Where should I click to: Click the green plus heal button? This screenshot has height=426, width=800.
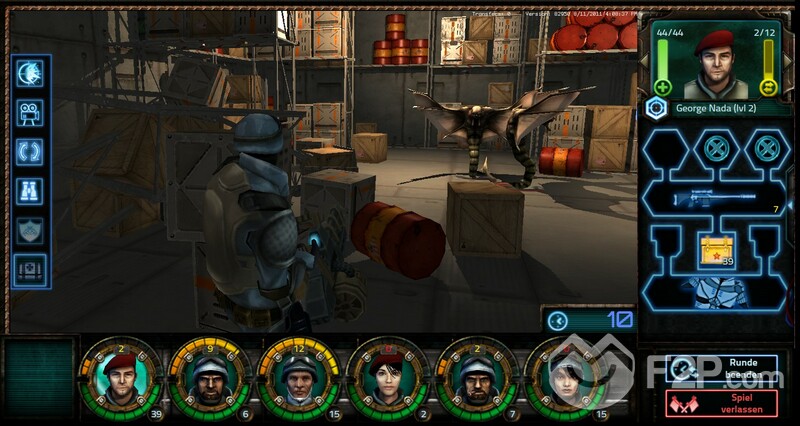(x=662, y=86)
